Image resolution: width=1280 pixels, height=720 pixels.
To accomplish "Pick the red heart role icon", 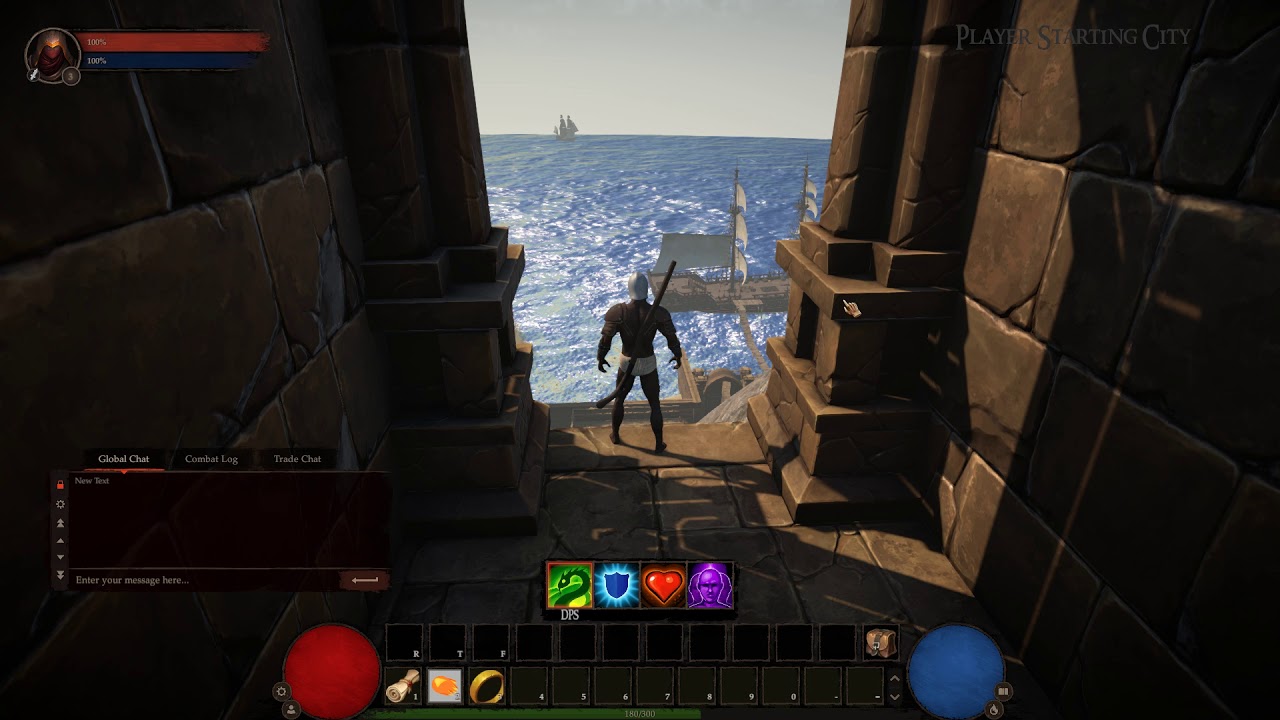I will pos(664,586).
